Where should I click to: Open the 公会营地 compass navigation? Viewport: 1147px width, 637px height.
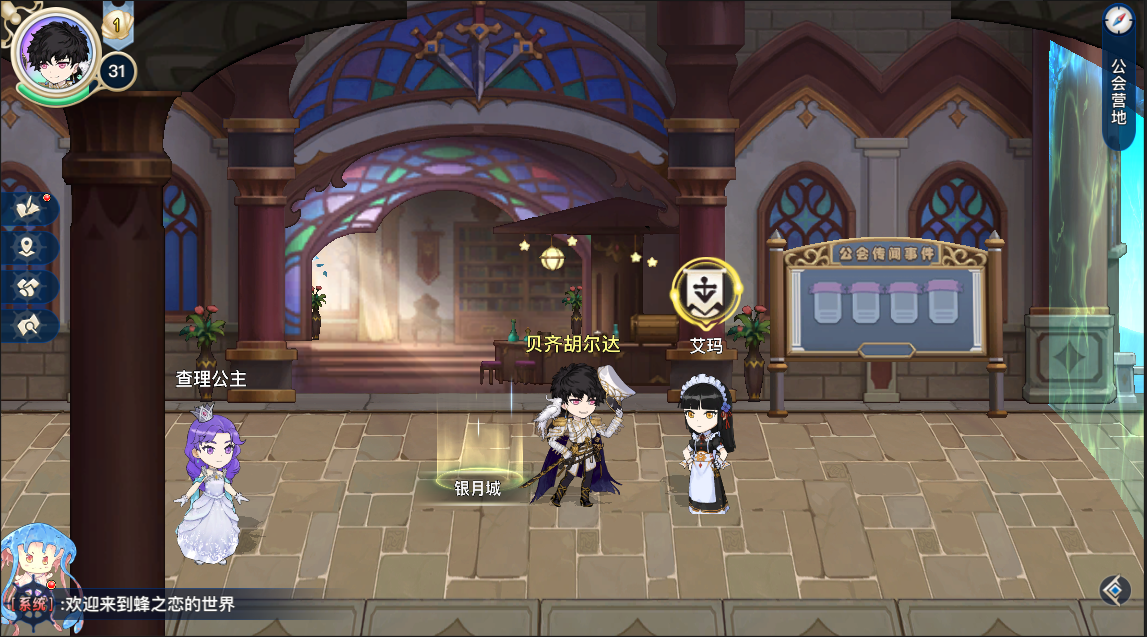(1118, 75)
